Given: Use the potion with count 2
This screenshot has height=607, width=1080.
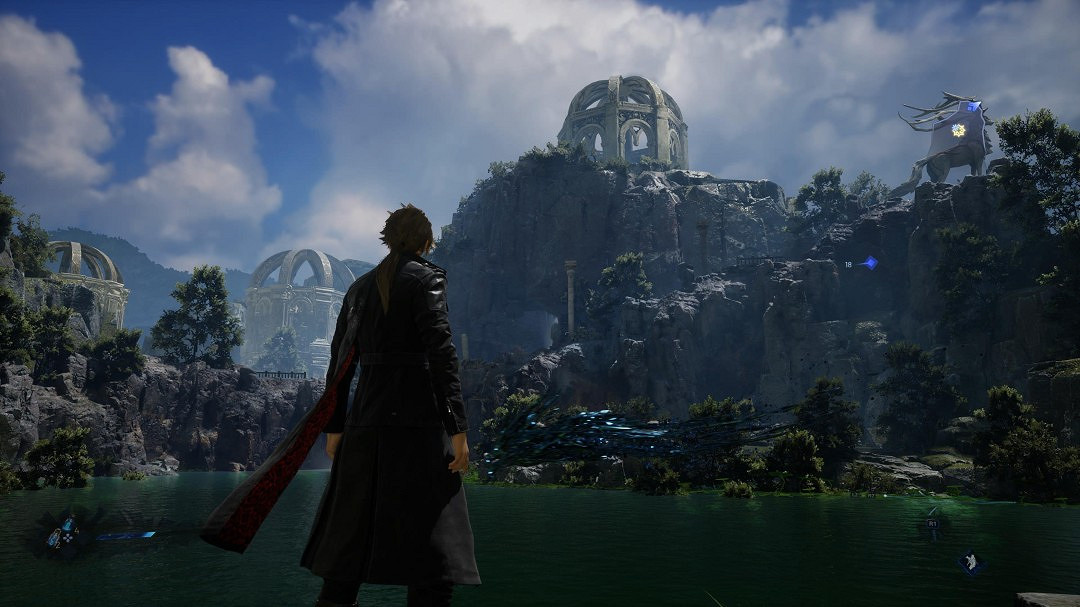Looking at the screenshot, I should (x=53, y=538).
